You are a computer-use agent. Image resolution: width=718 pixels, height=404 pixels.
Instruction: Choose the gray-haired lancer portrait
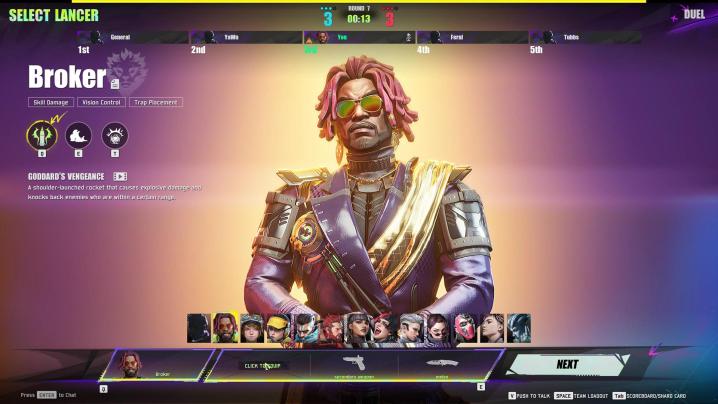411,328
